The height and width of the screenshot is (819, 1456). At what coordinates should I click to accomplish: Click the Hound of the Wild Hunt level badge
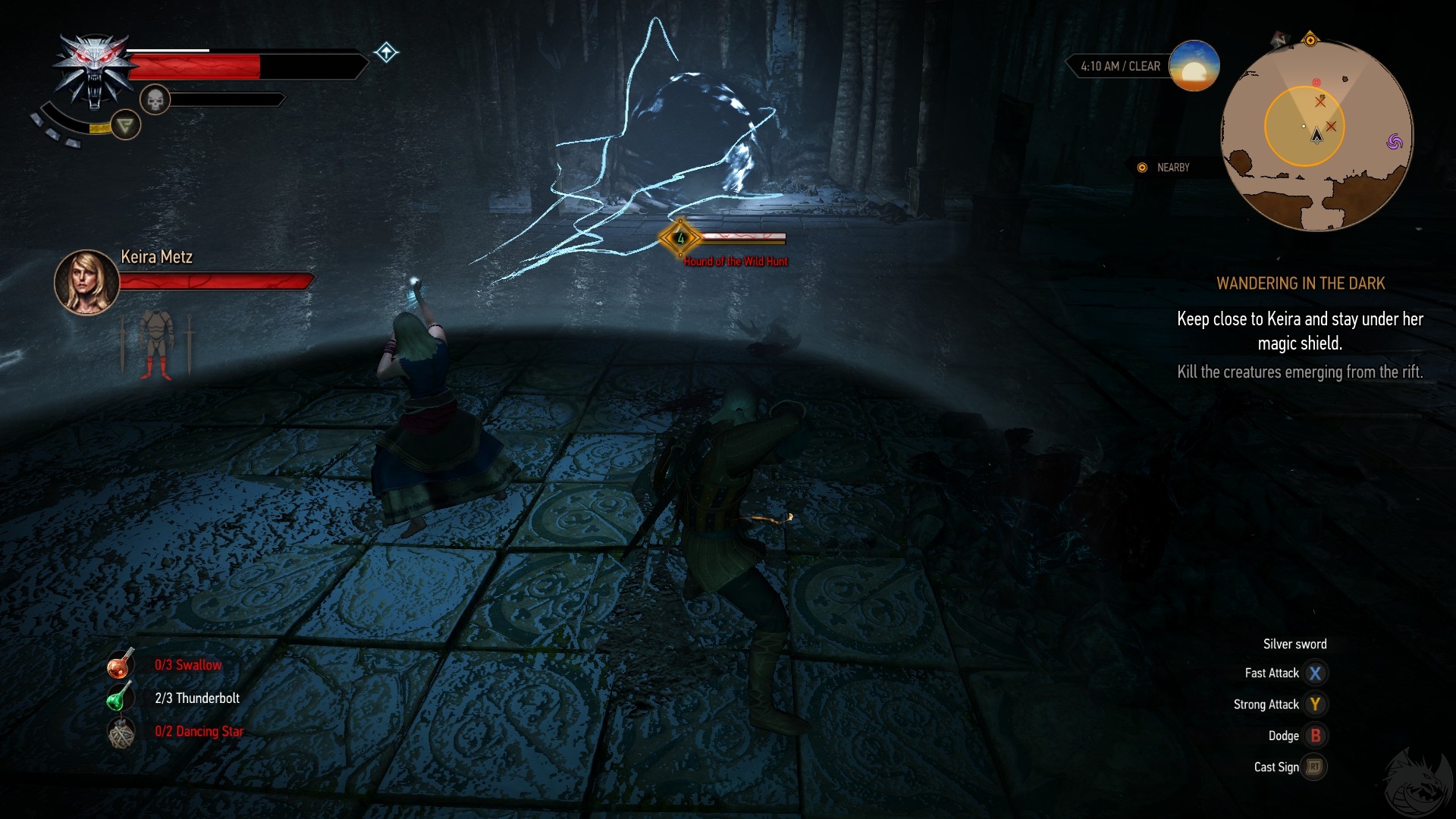coord(680,238)
